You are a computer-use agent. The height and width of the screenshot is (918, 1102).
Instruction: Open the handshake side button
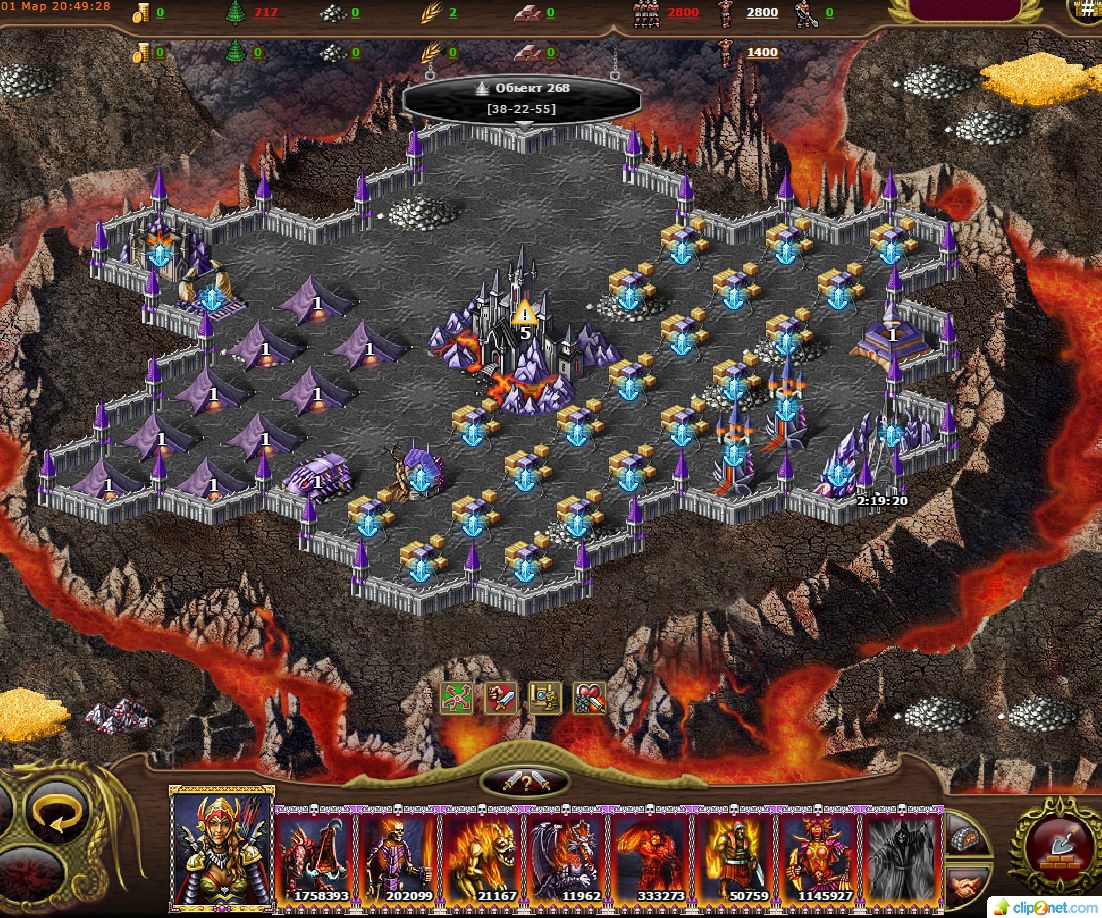(966, 884)
